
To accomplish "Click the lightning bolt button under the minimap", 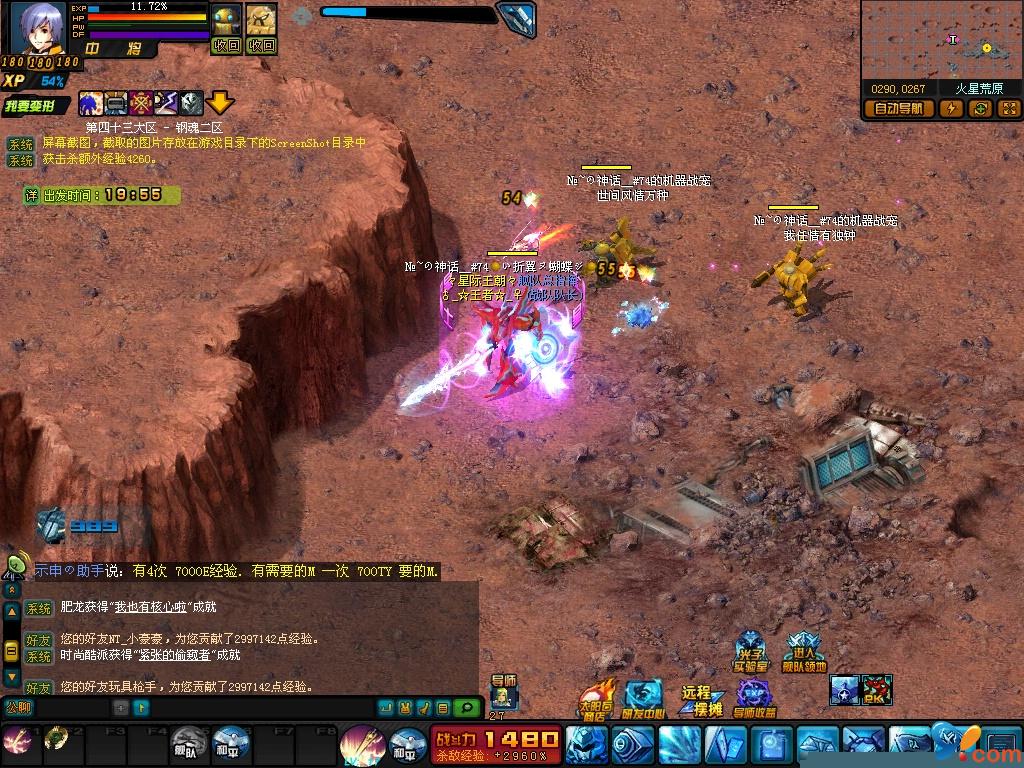I will 951,108.
